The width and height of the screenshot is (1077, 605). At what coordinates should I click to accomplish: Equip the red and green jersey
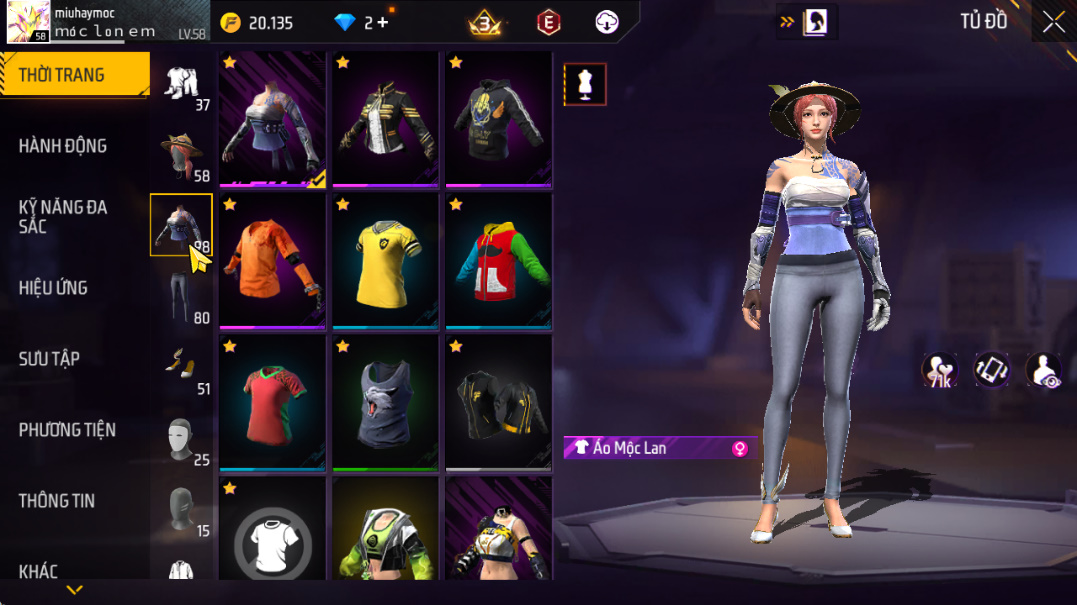pos(272,402)
